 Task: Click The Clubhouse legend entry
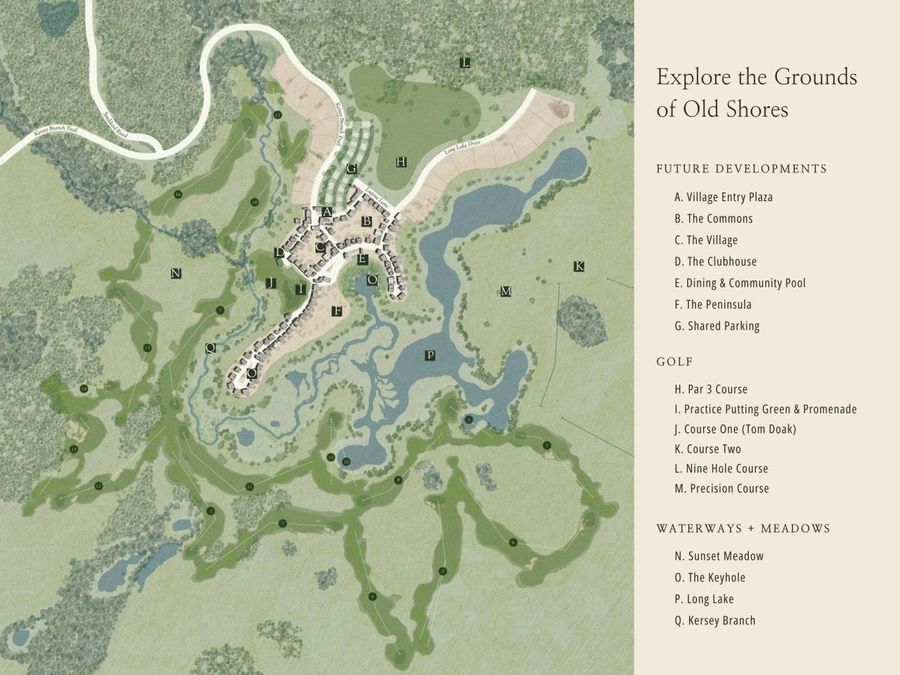click(715, 262)
